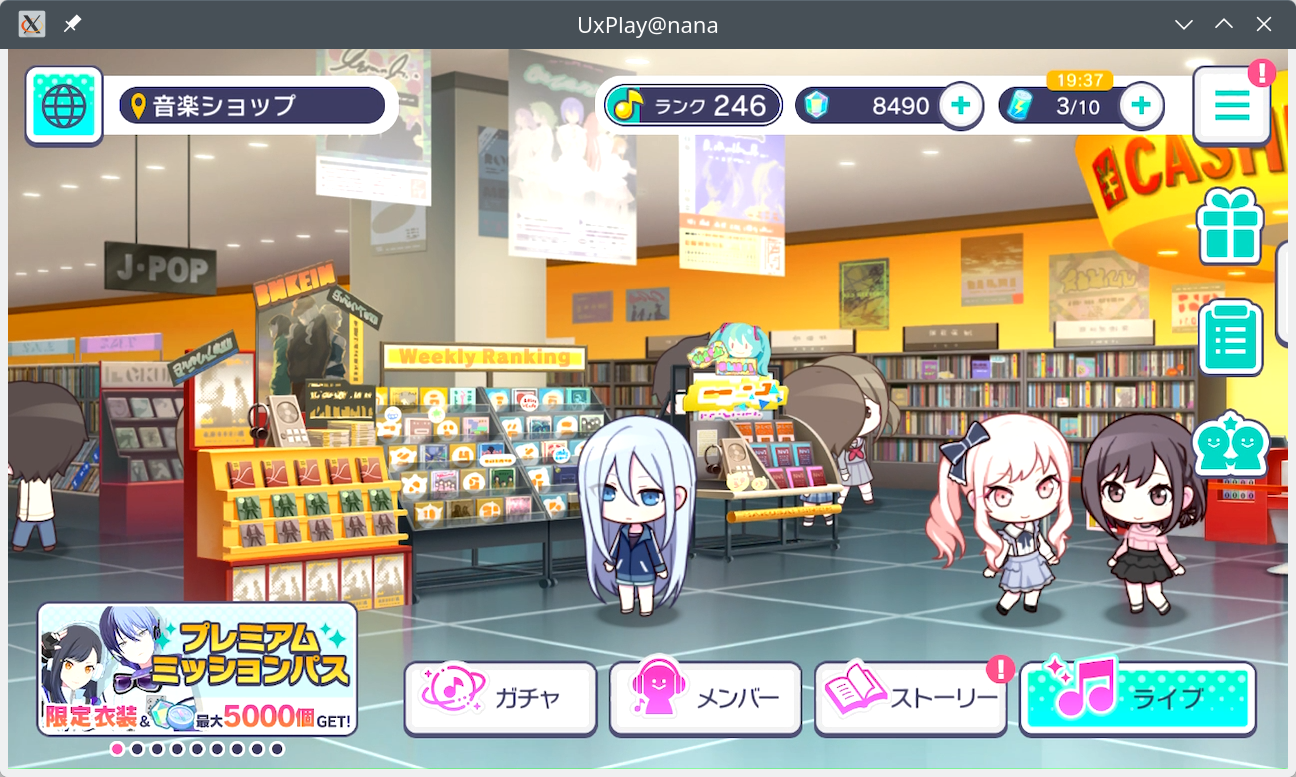The width and height of the screenshot is (1296, 777).
Task: Open the presents gift box
Action: (x=1230, y=227)
